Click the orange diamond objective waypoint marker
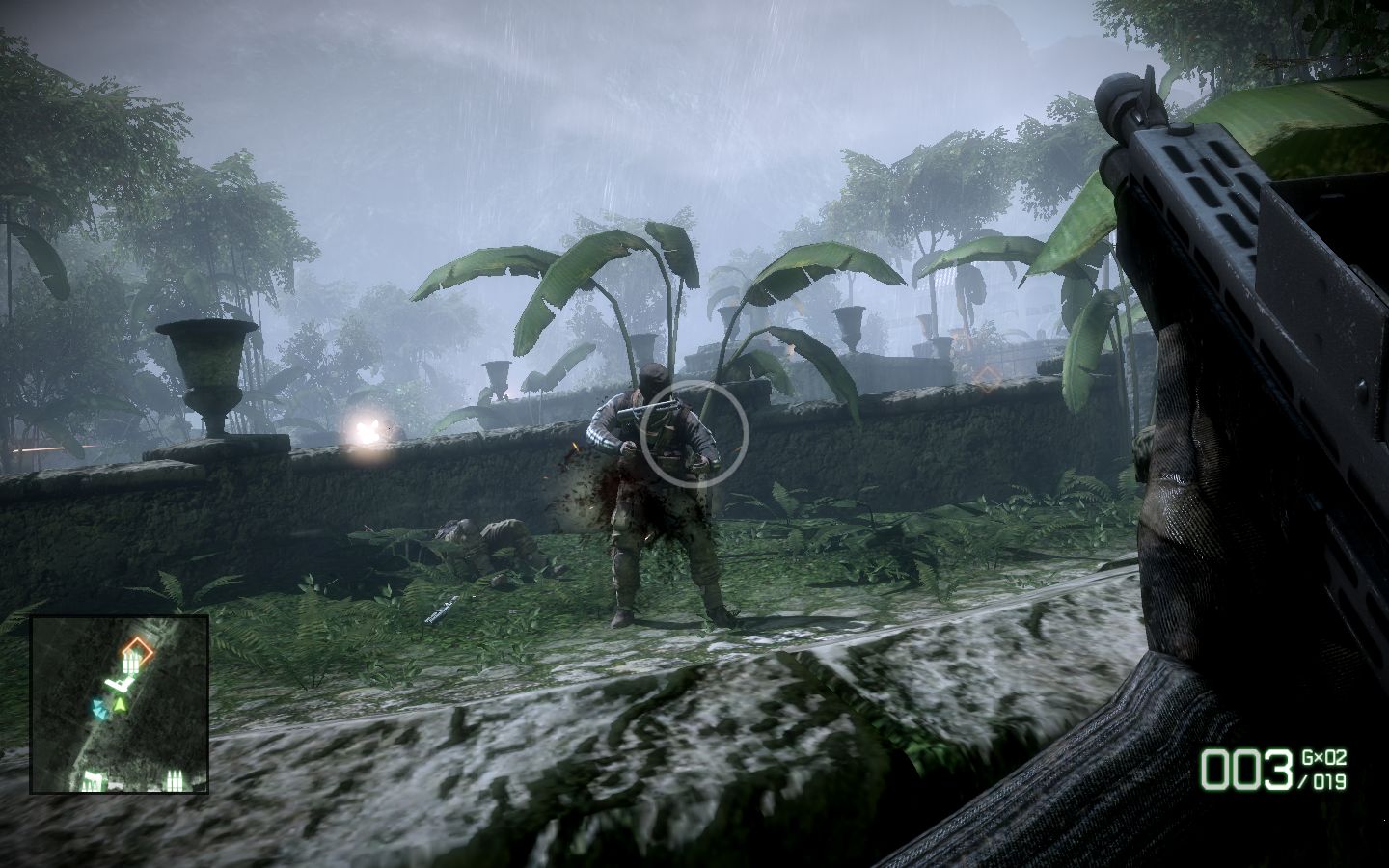 tap(986, 379)
